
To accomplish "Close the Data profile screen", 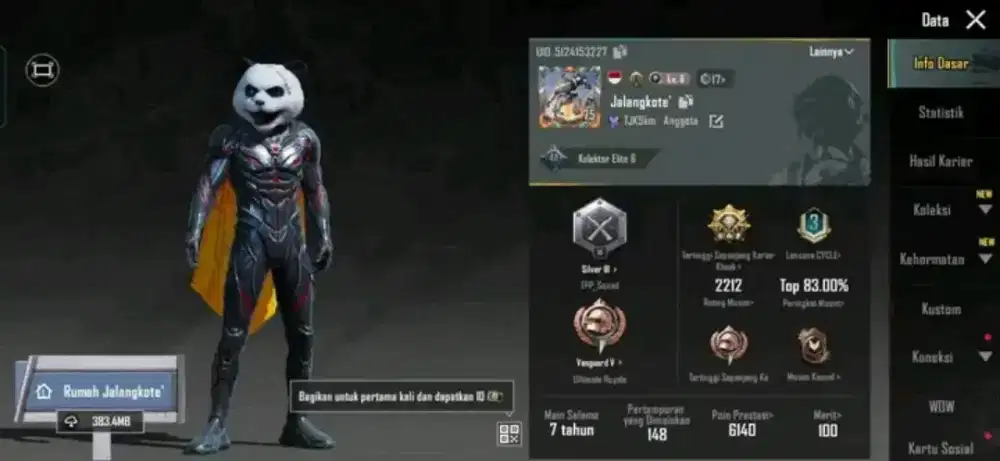I will 975,20.
